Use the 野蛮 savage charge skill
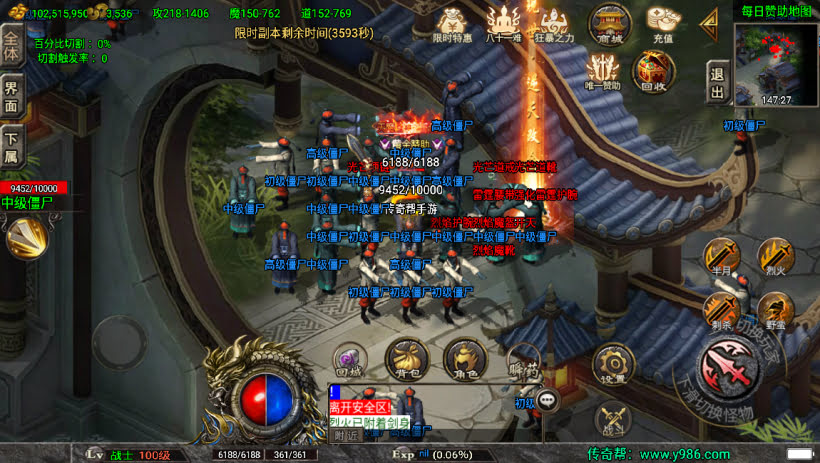The height and width of the screenshot is (463, 820). point(774,309)
